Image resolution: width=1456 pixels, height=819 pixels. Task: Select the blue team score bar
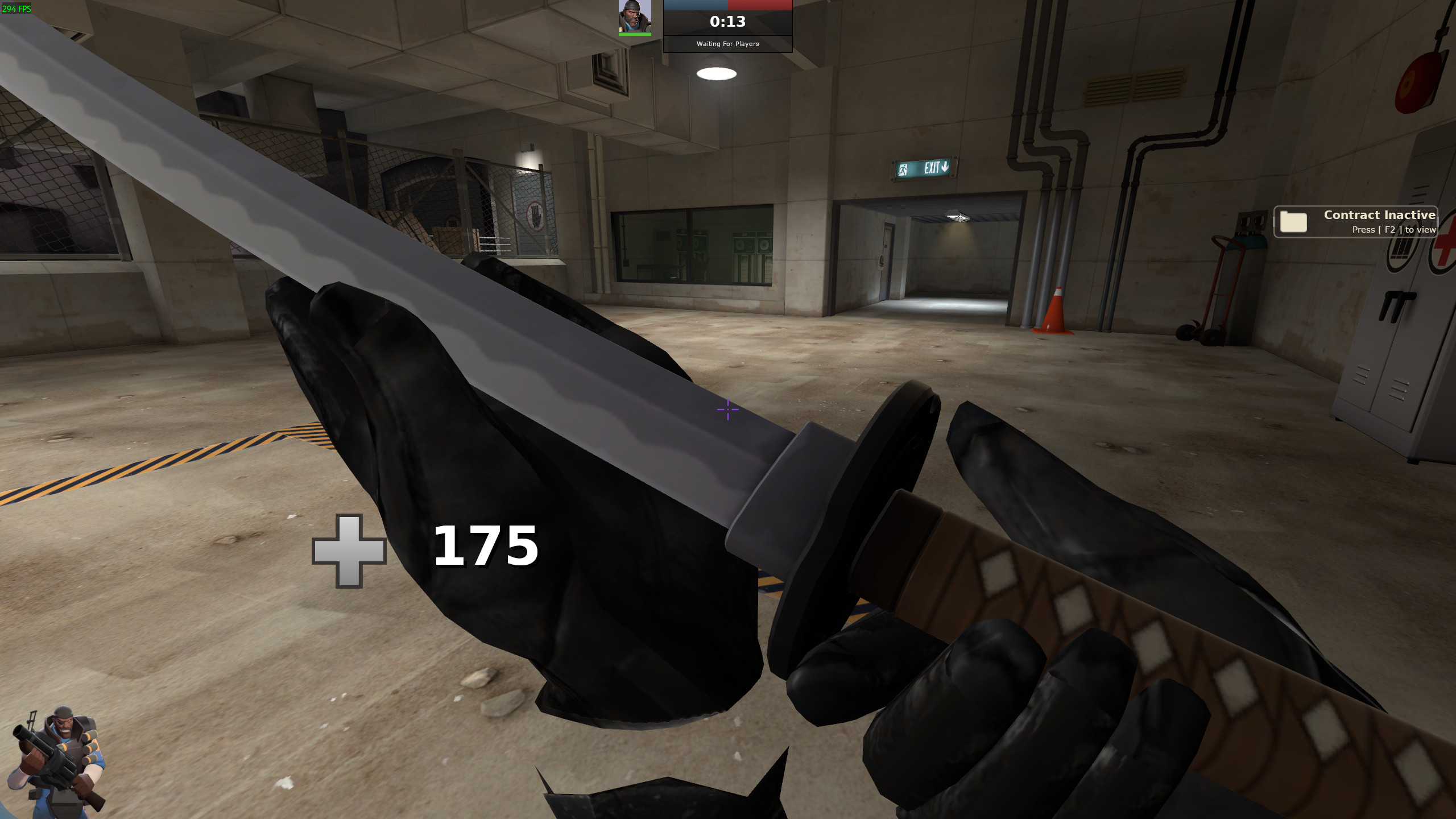coord(697,5)
